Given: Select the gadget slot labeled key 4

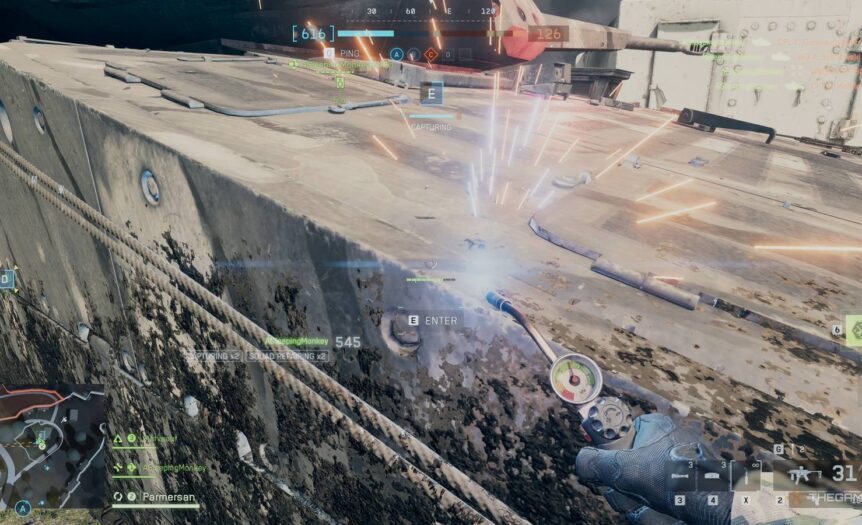Looking at the screenshot, I should (713, 476).
